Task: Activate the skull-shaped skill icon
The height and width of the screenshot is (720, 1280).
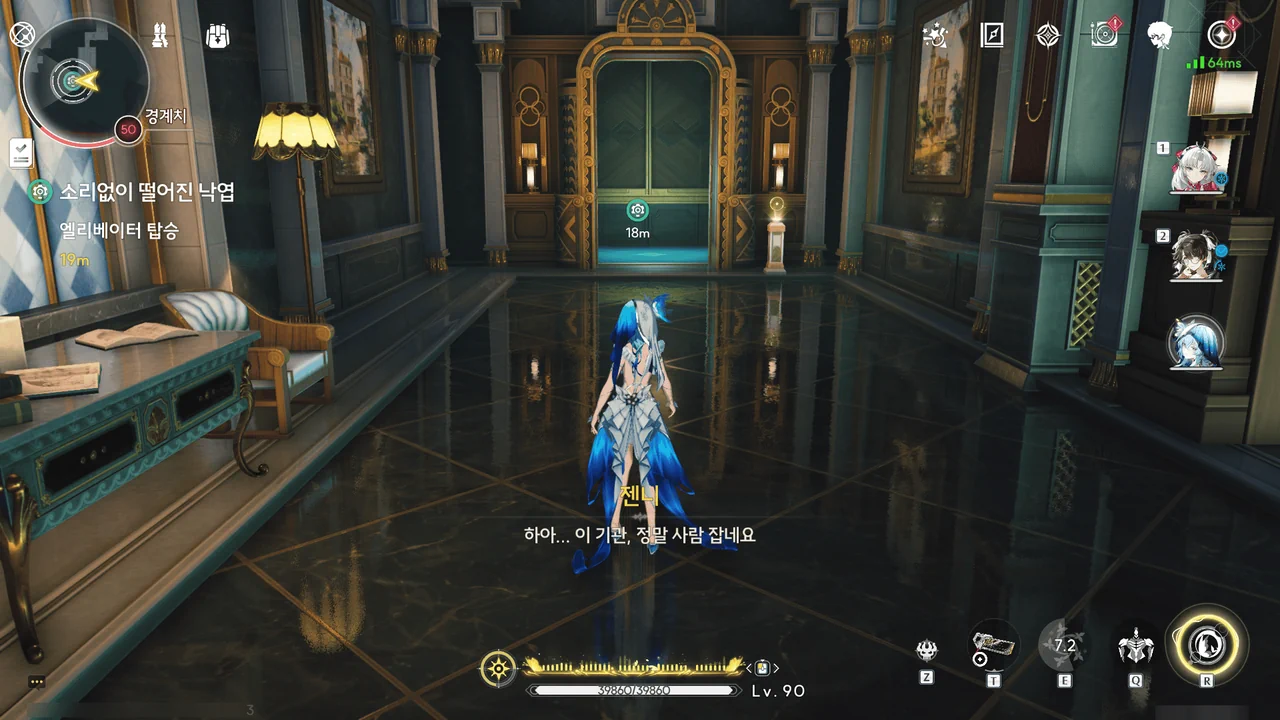Action: (927, 651)
